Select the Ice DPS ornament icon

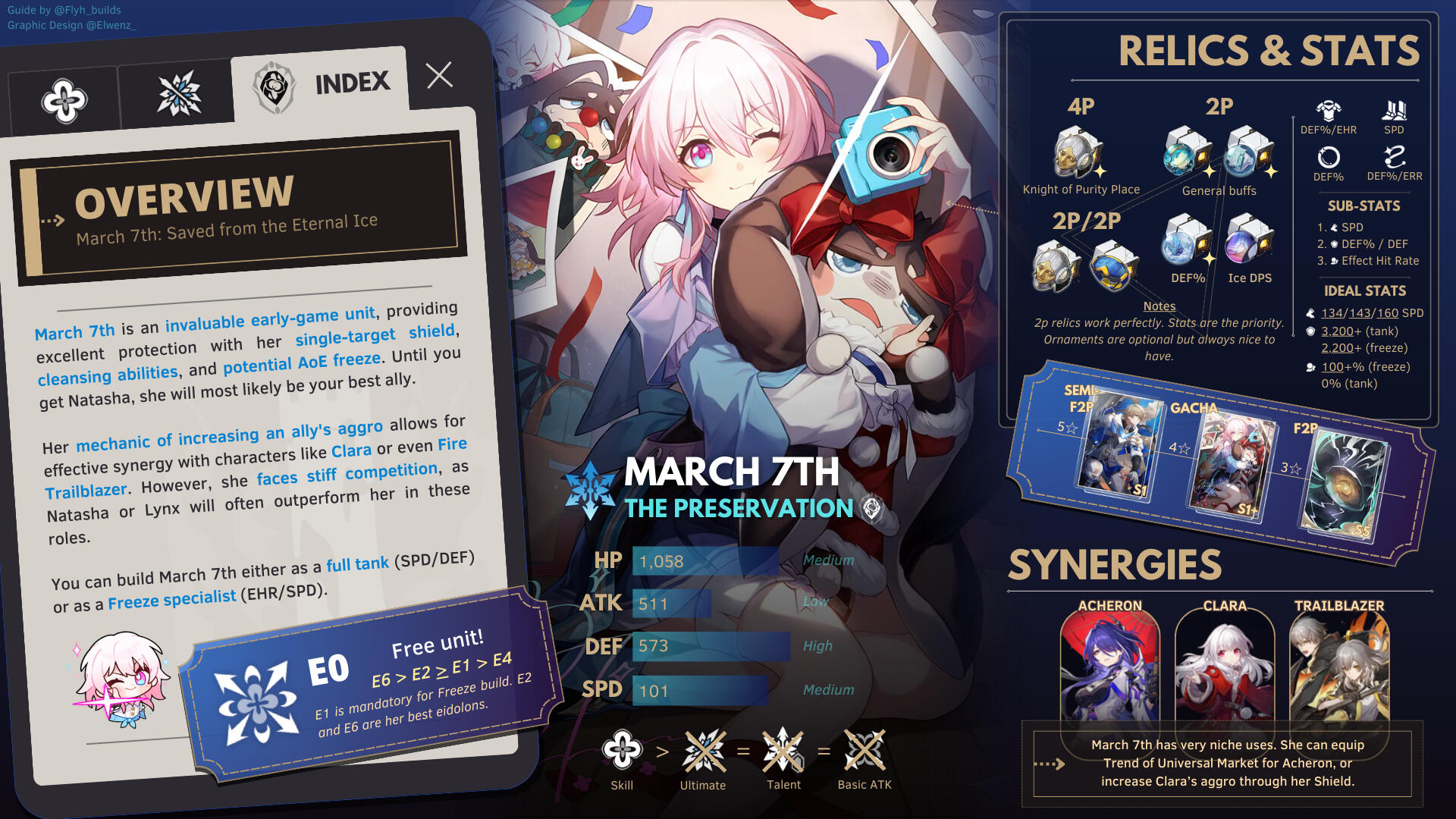tap(1249, 239)
